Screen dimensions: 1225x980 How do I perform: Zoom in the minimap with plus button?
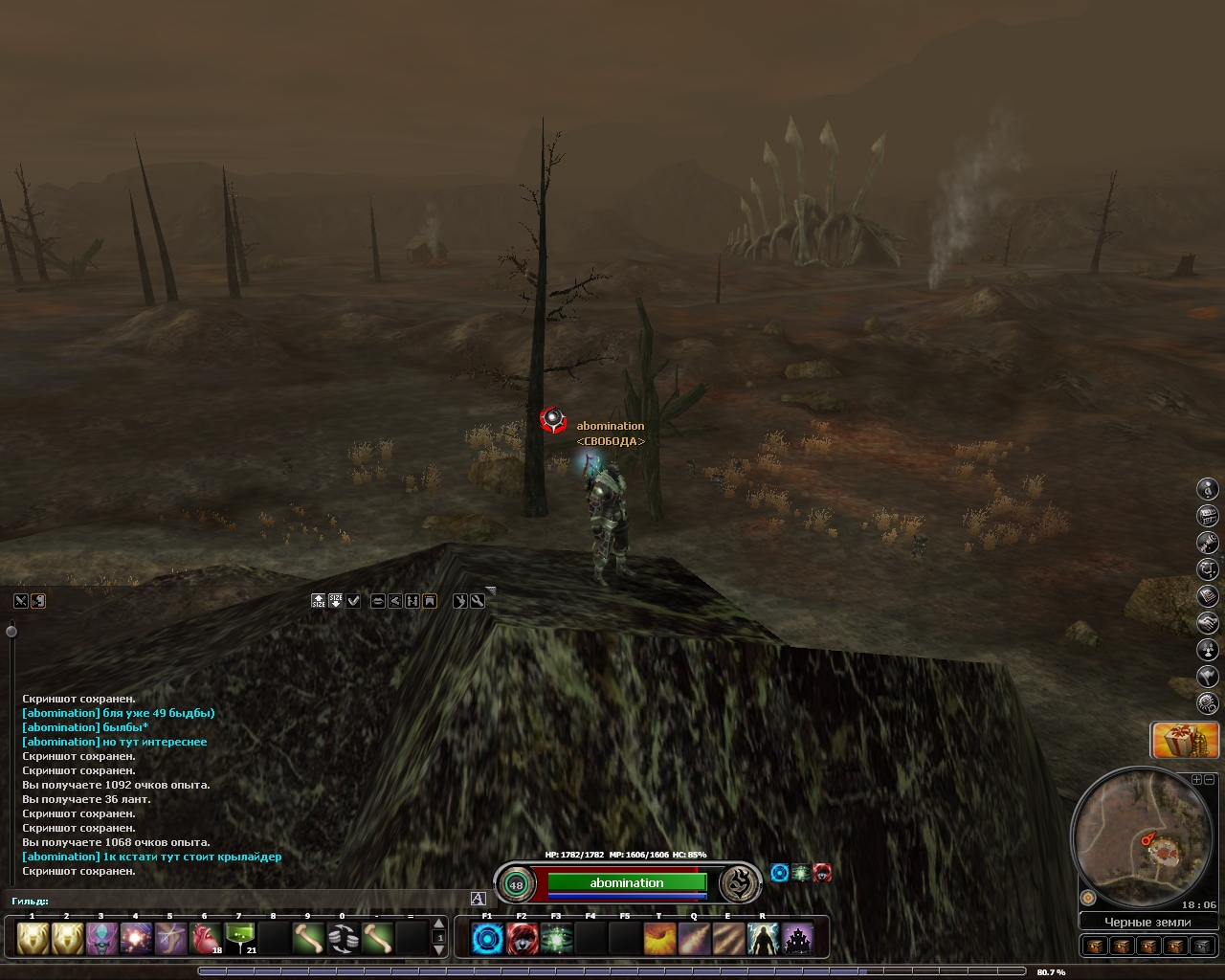1196,780
